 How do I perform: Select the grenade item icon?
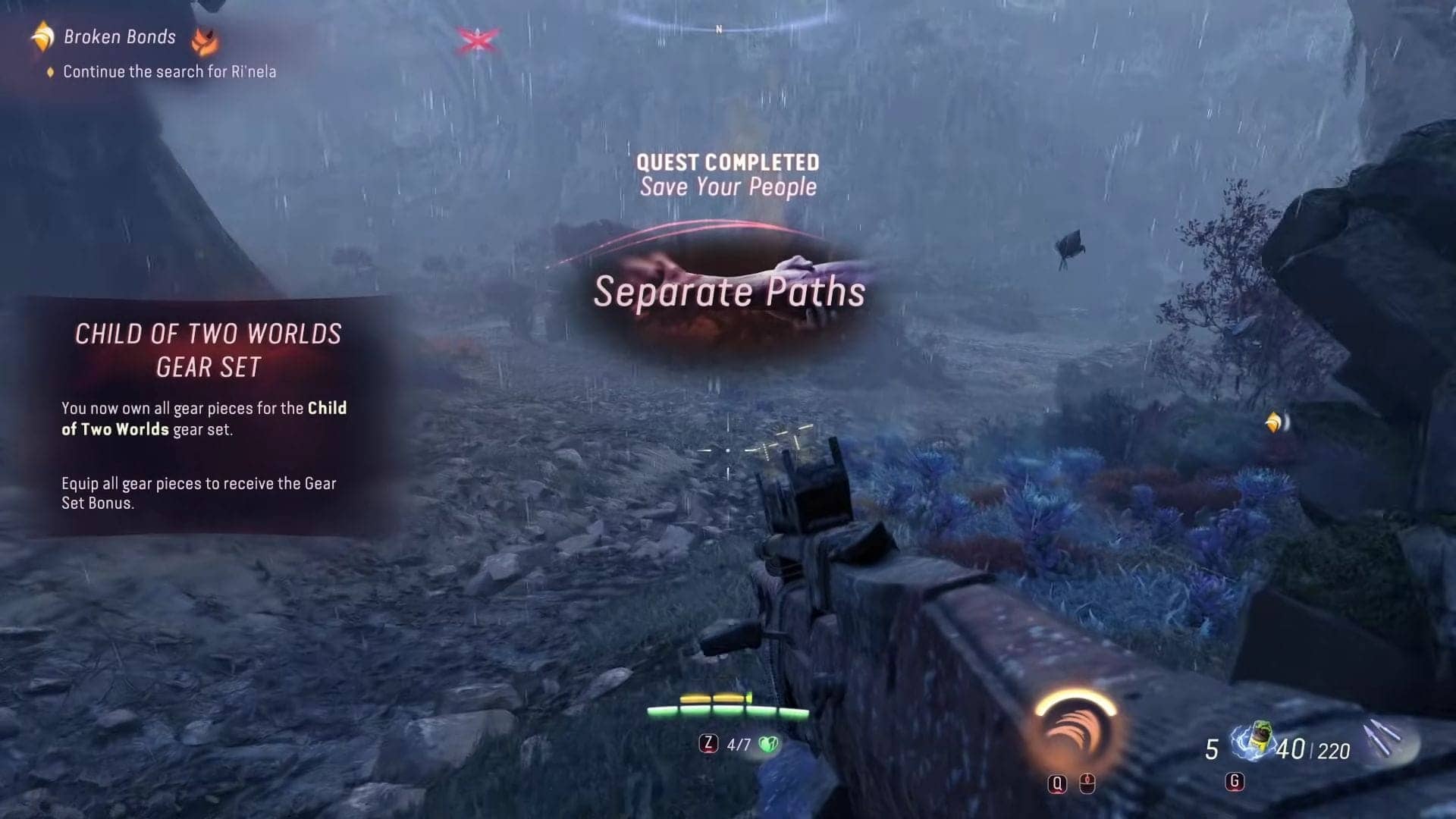click(x=1255, y=740)
